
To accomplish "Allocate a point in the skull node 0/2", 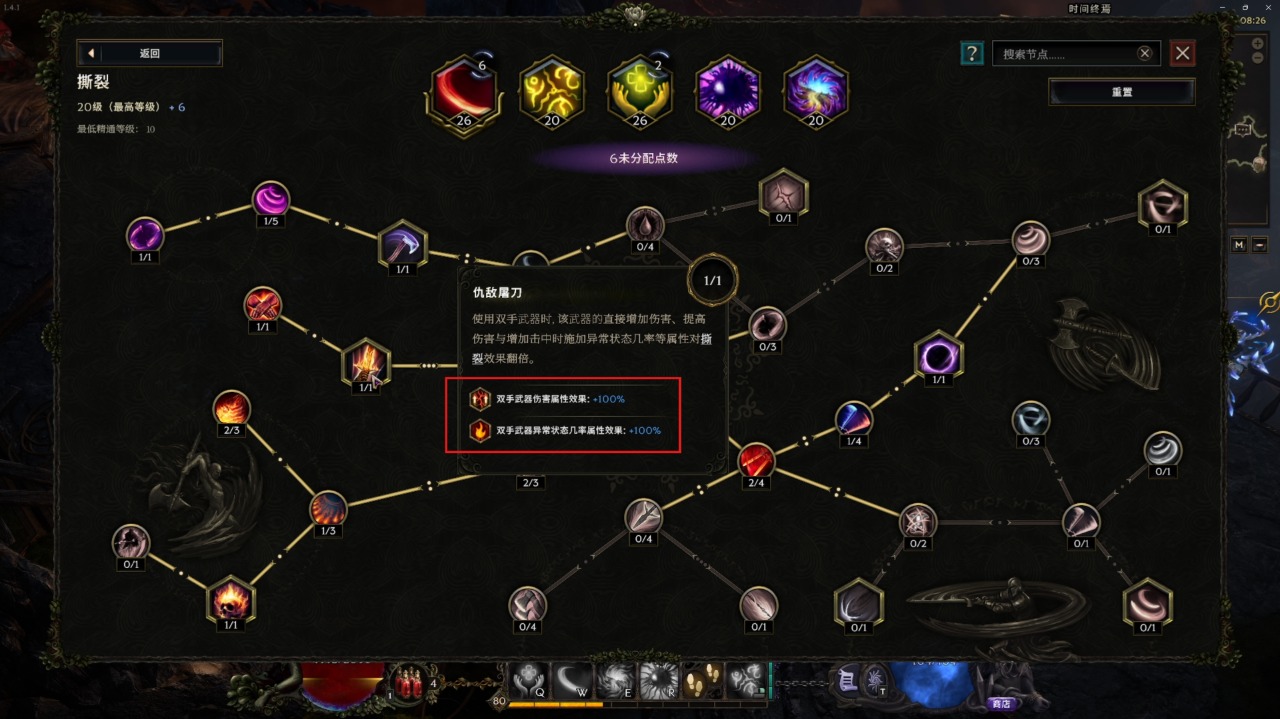I will click(884, 245).
